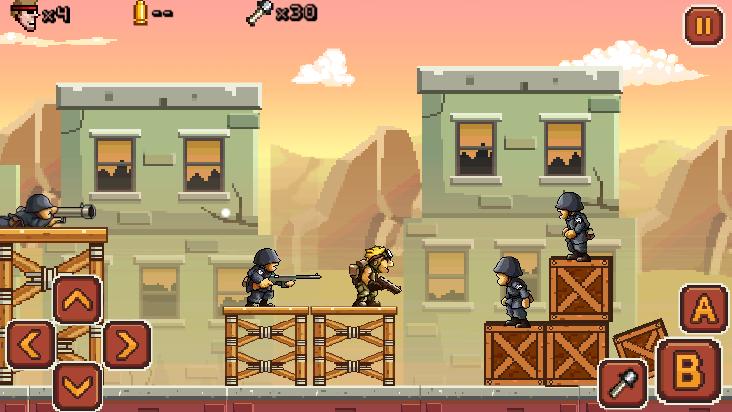Tap the D-pad up arrow
732x412 pixels.
(x=77, y=299)
